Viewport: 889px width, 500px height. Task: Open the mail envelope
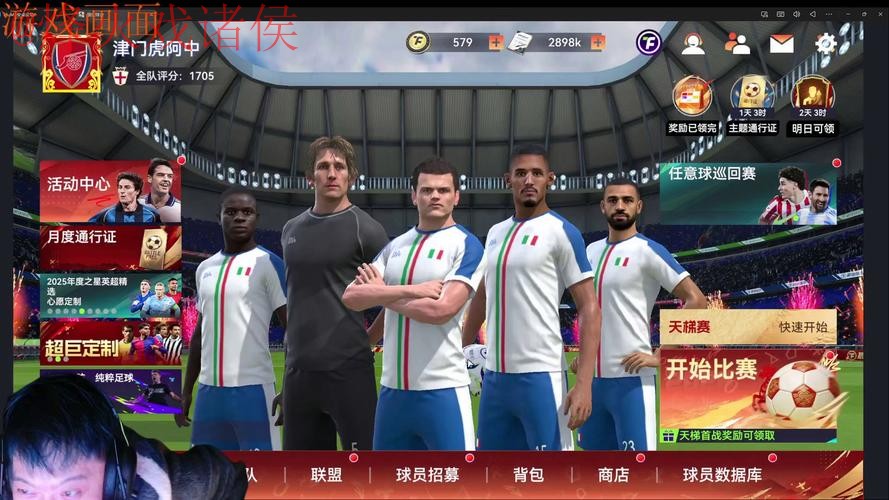point(781,43)
